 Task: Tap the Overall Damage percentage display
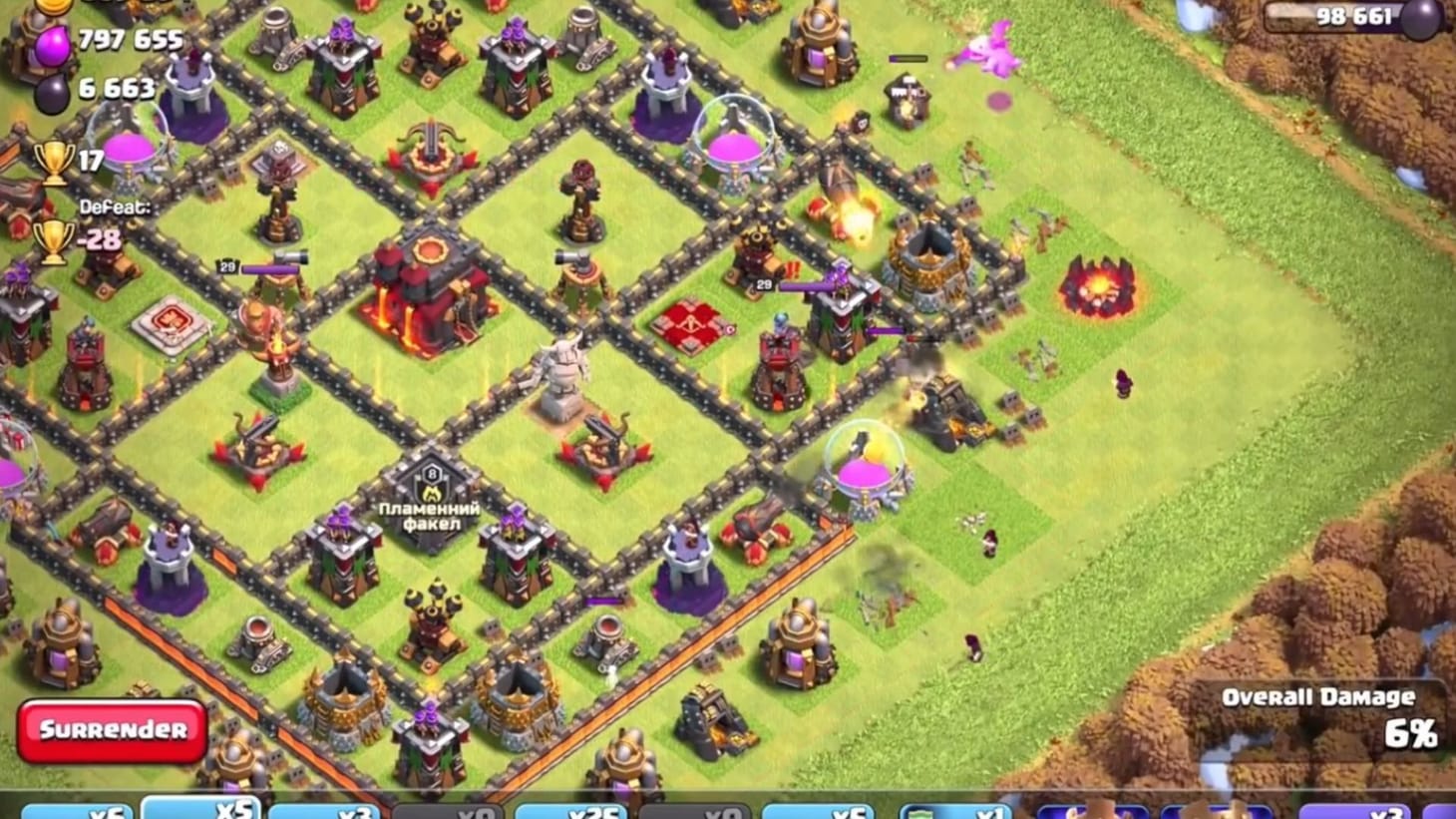click(x=1410, y=736)
